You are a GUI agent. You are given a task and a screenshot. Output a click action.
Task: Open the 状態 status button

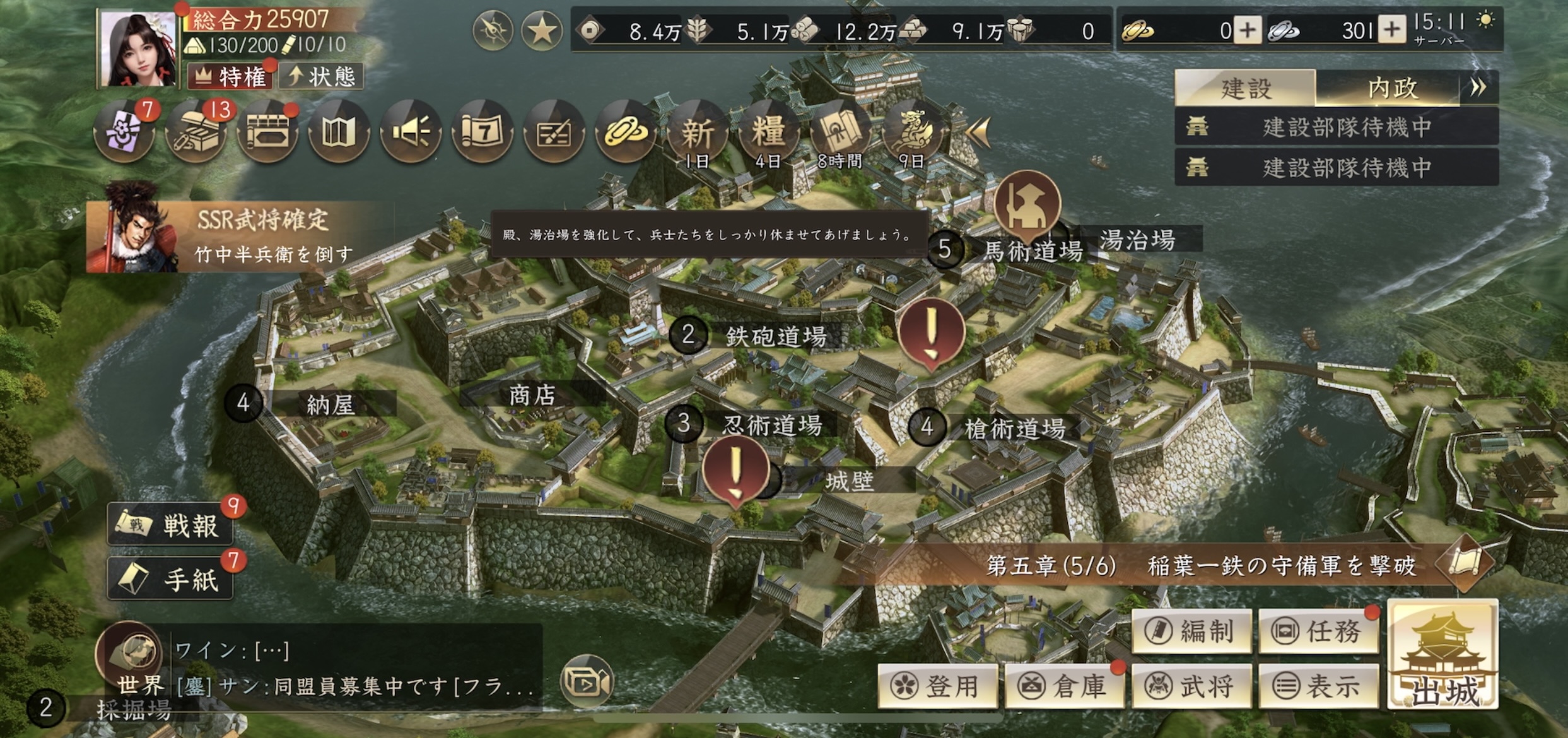[321, 77]
